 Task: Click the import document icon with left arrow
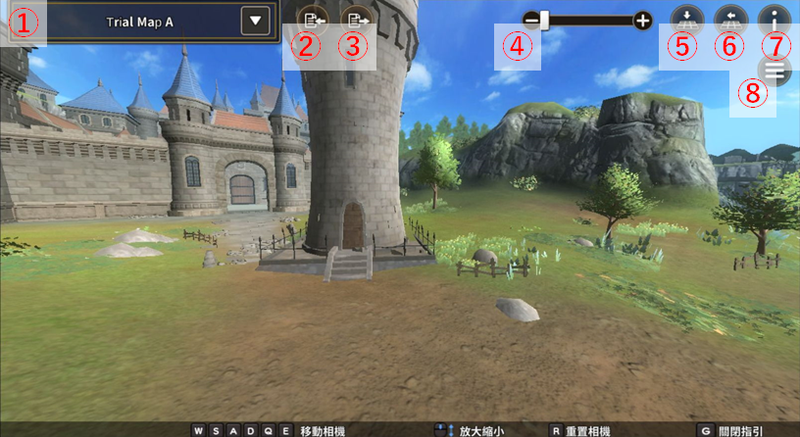point(311,18)
